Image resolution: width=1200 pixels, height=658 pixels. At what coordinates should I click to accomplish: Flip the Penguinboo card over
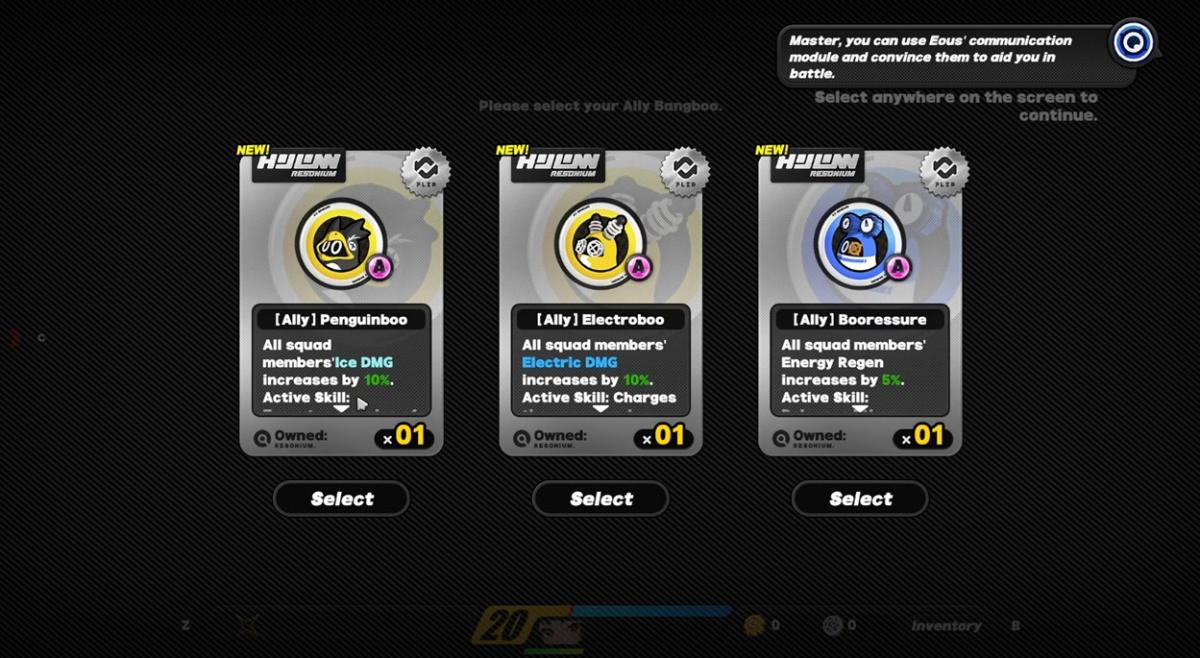pyautogui.click(x=426, y=171)
